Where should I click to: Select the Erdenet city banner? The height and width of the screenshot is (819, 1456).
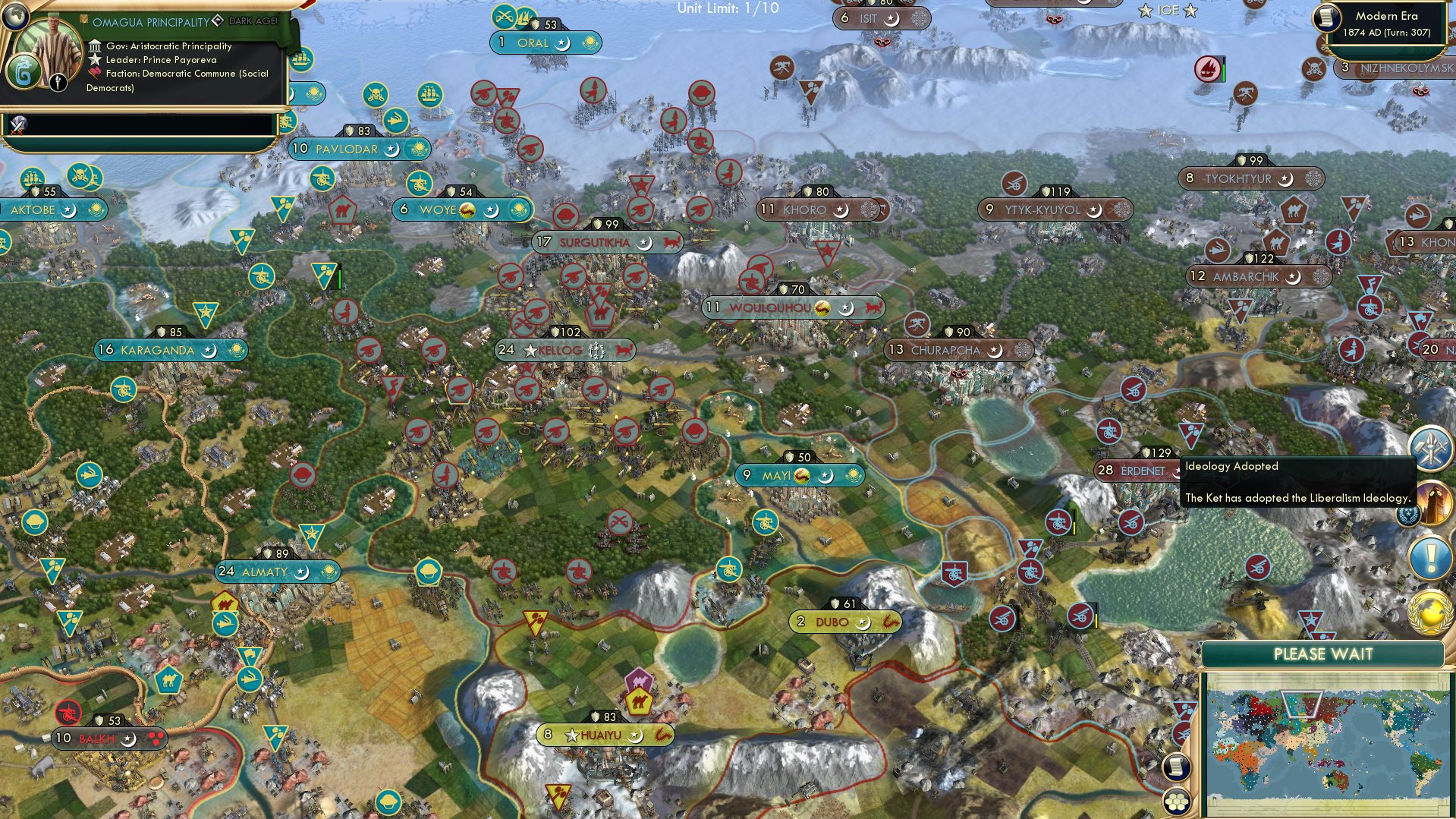point(1136,471)
